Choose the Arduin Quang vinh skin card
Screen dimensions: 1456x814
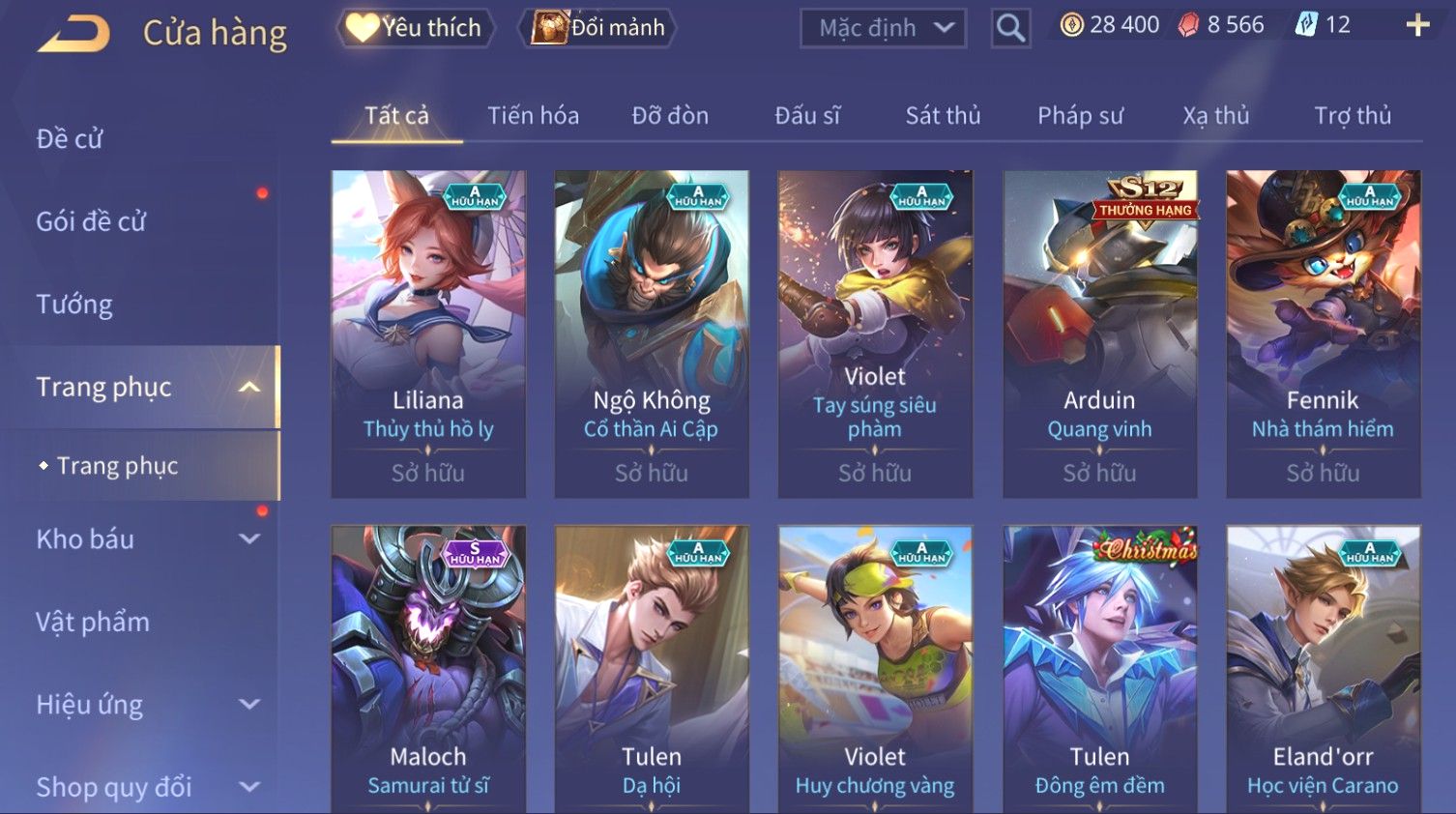click(1099, 334)
